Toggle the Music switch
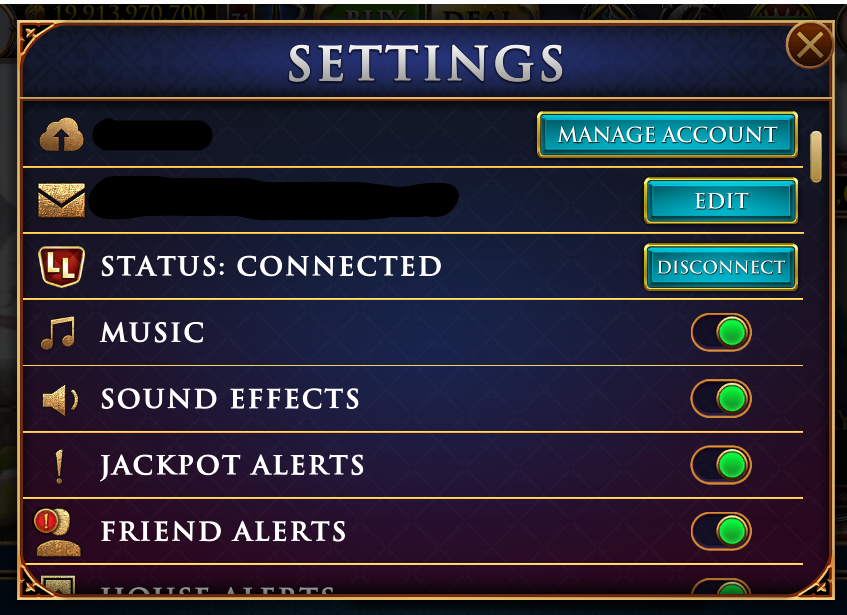The image size is (847, 615). [x=721, y=333]
